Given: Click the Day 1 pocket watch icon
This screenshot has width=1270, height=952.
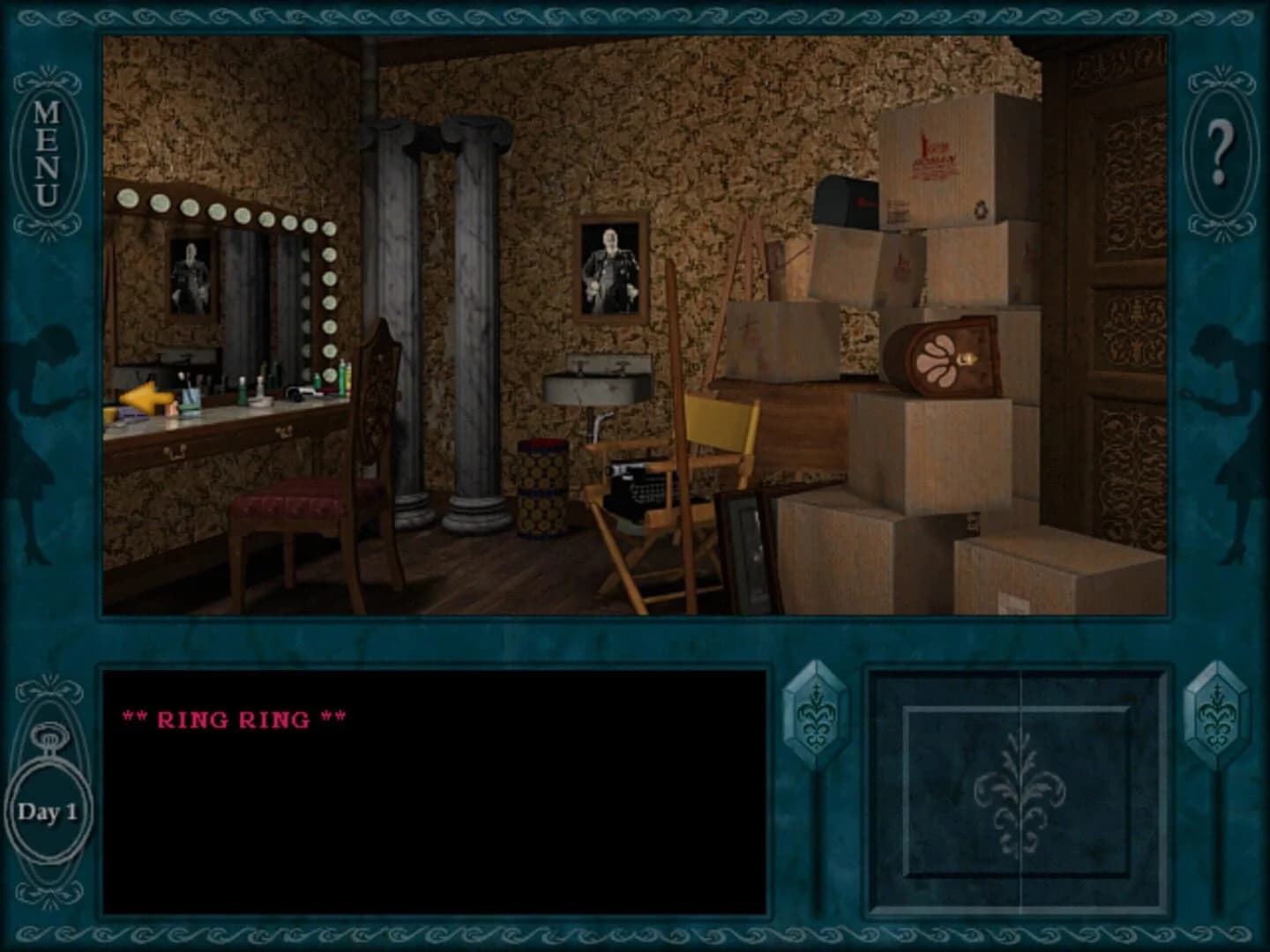Looking at the screenshot, I should 49,805.
